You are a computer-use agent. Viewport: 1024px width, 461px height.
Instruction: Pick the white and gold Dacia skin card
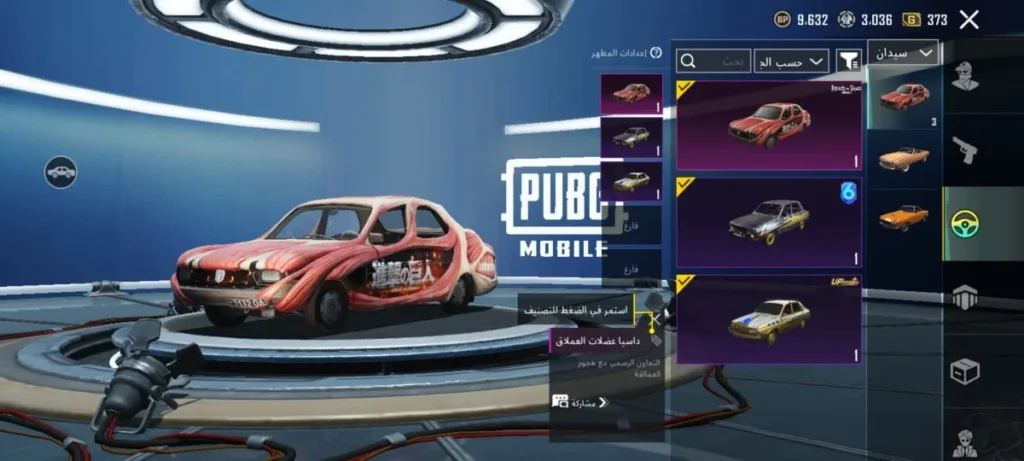pos(768,319)
